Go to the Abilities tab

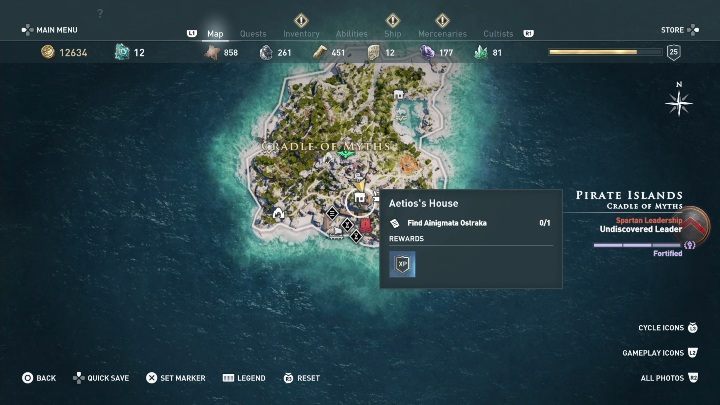pos(352,34)
